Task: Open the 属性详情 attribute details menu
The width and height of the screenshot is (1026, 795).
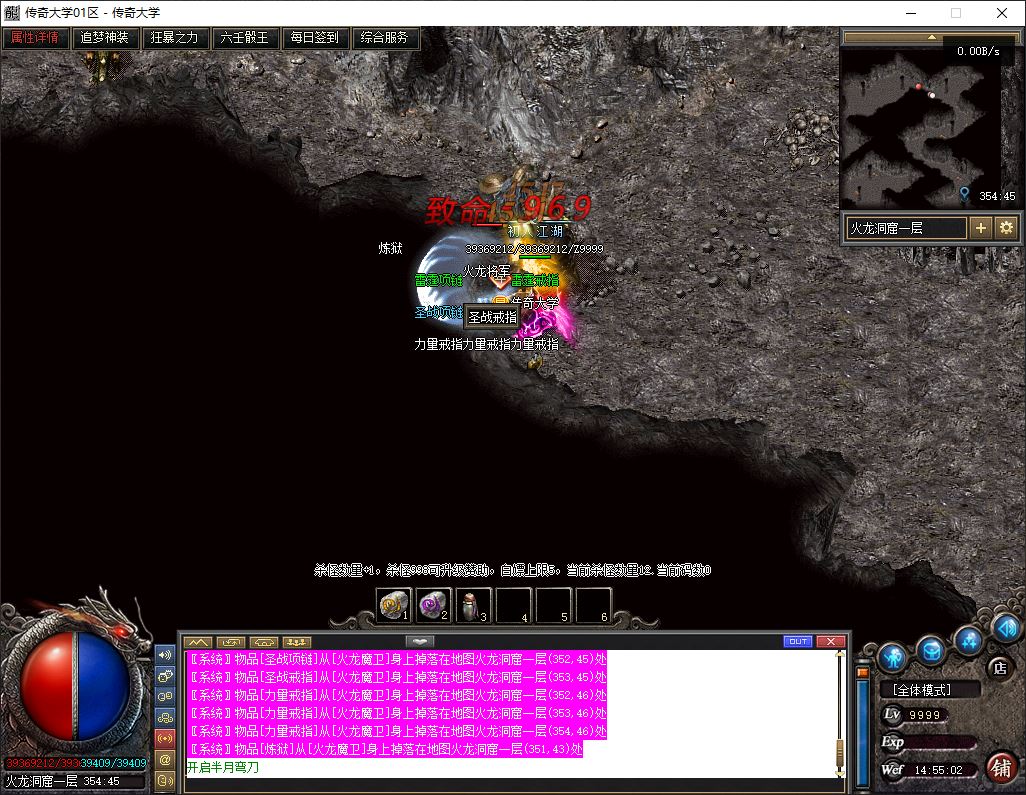Action: (35, 38)
